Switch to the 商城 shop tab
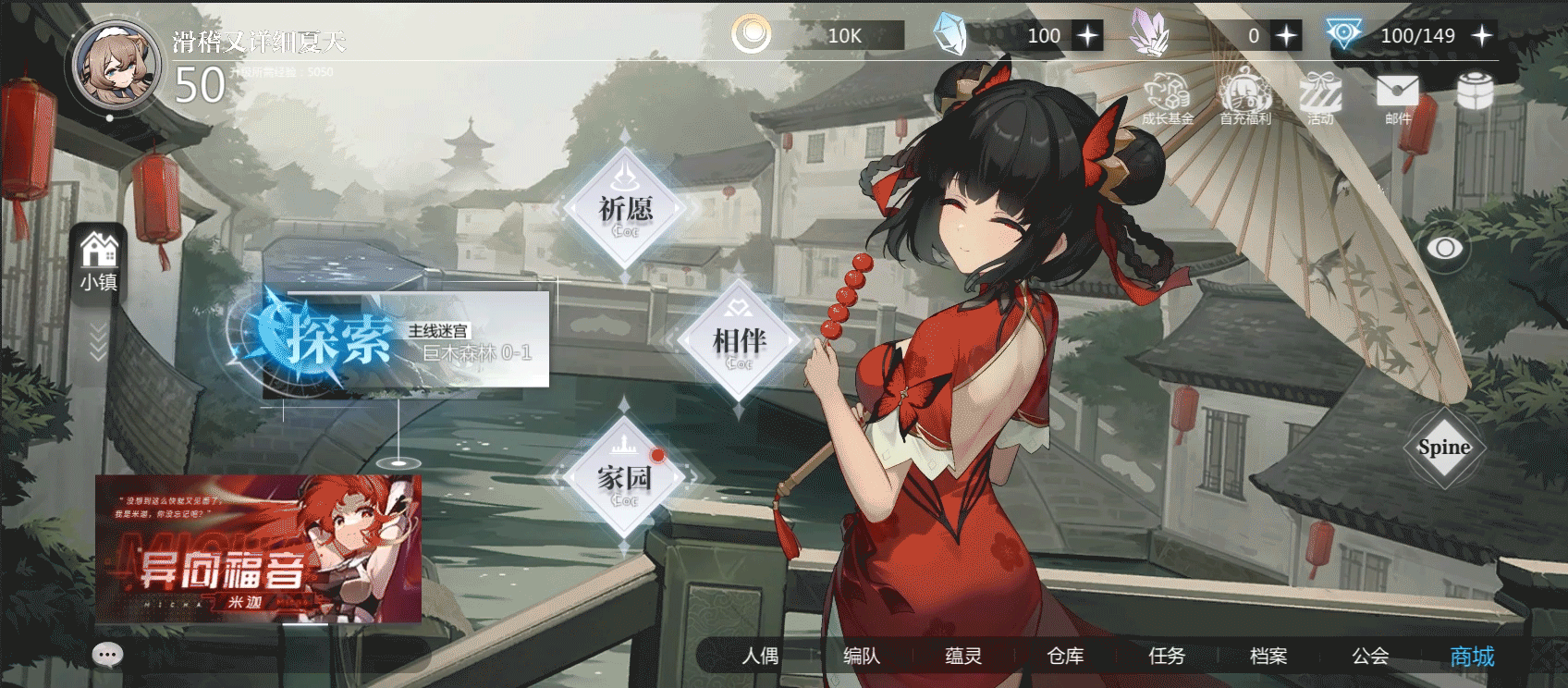The width and height of the screenshot is (1568, 688). click(1474, 658)
